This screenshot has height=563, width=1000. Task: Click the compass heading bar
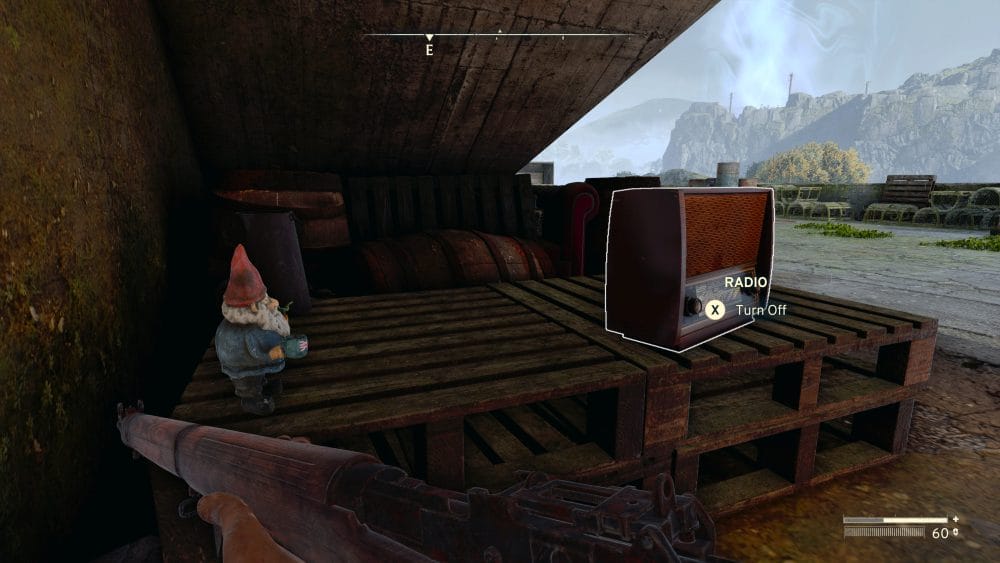click(x=498, y=36)
